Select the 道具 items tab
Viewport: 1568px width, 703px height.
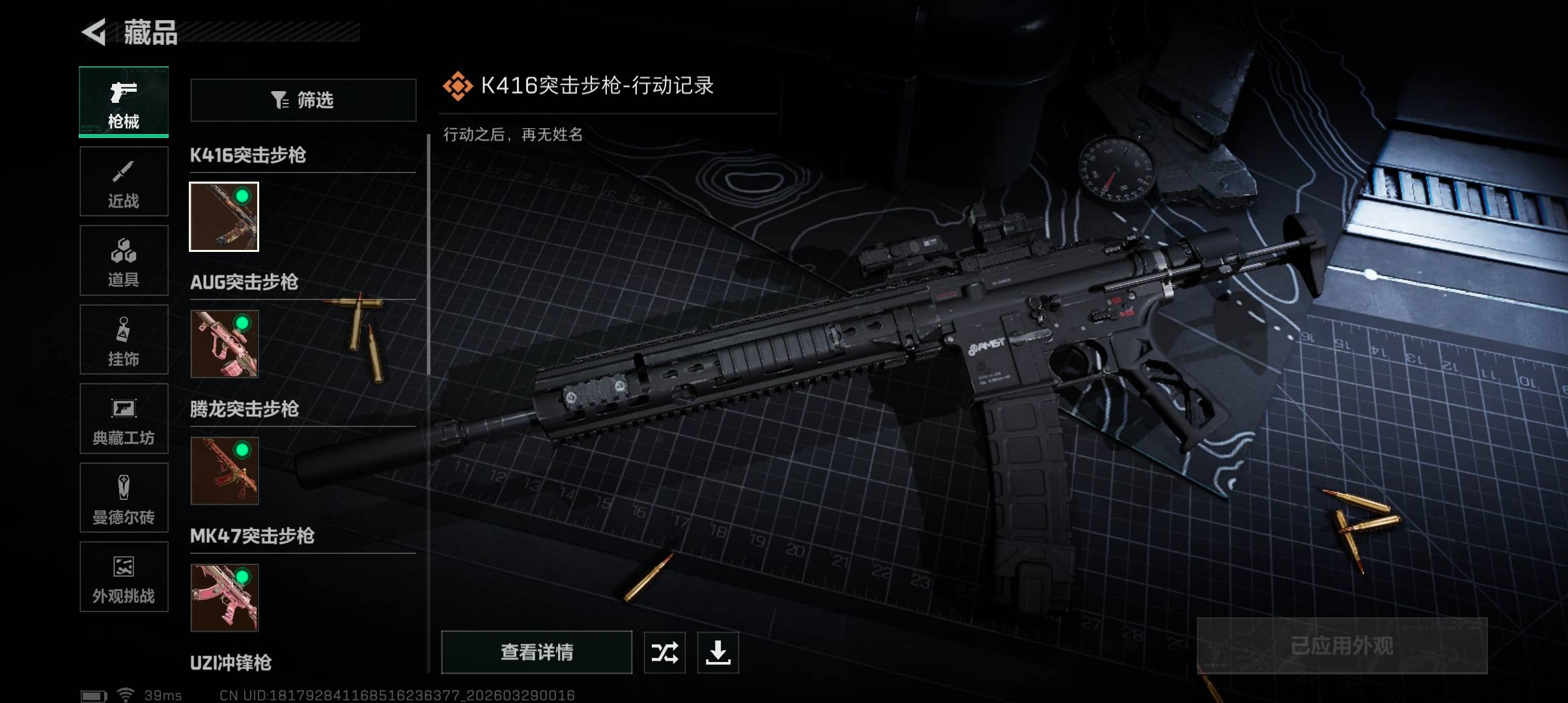click(124, 260)
